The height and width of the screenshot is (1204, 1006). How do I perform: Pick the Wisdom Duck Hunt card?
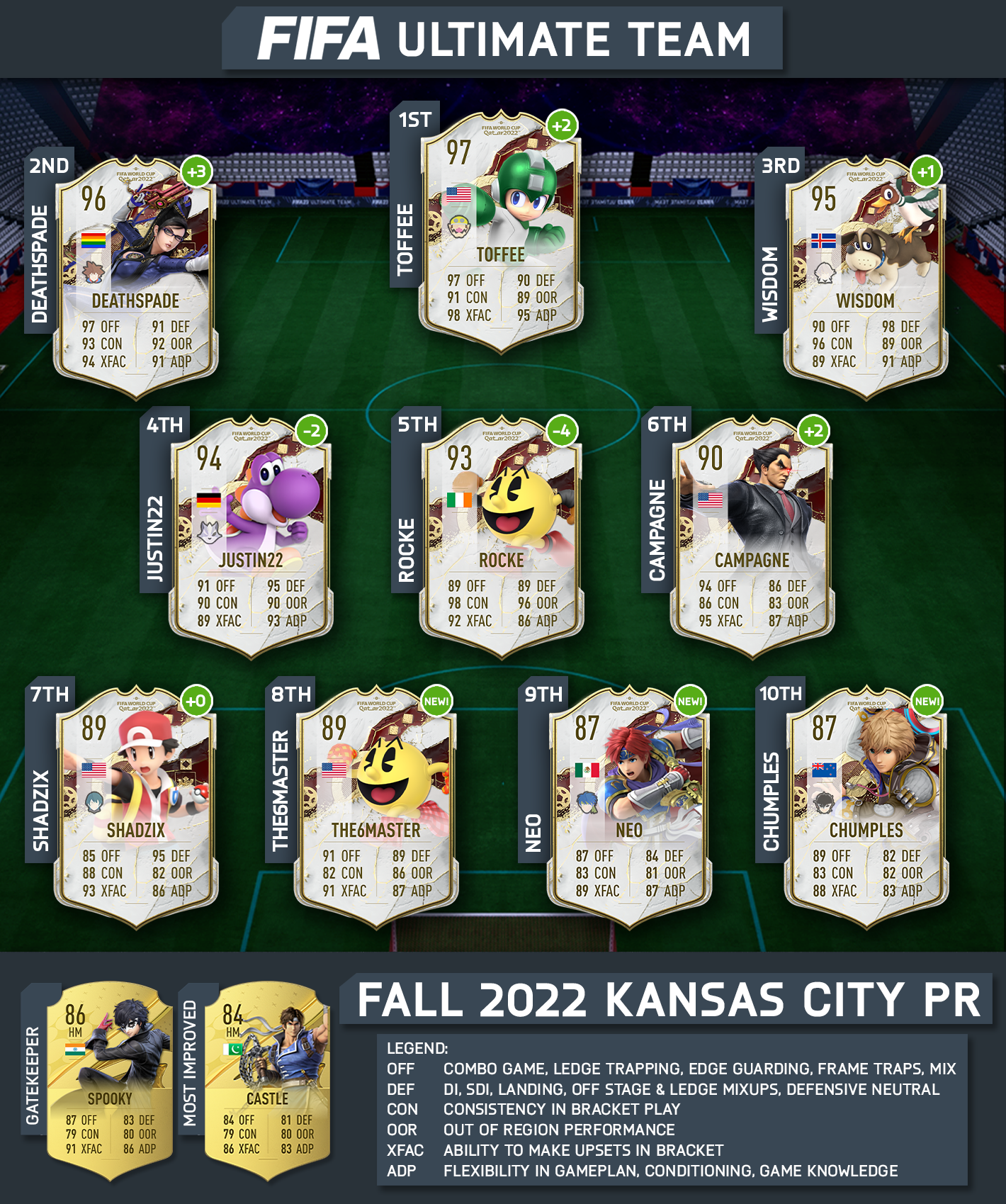click(x=866, y=276)
